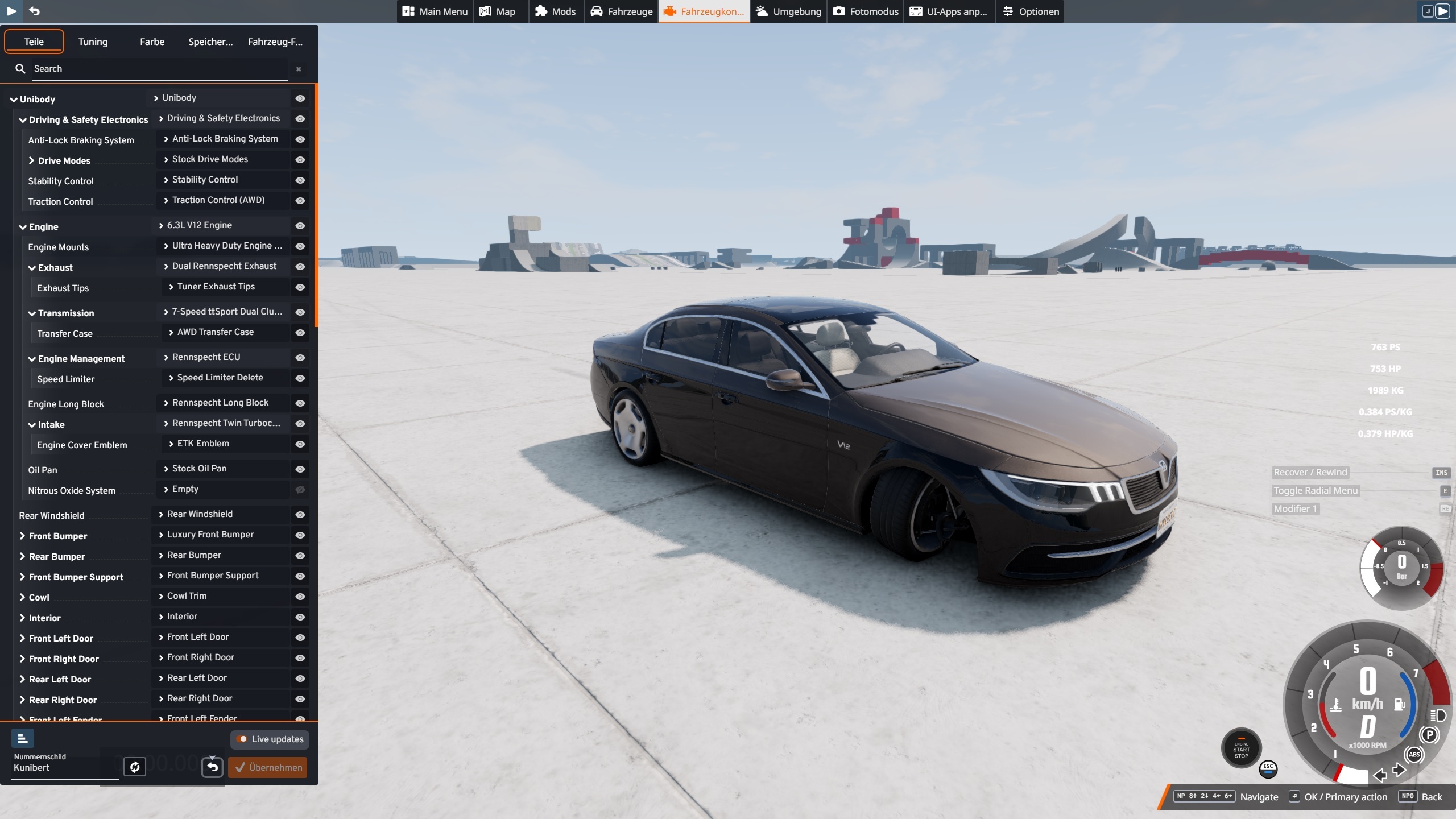Viewport: 1456px width, 819px height.
Task: Switch to the Farbe tab
Action: click(x=152, y=42)
